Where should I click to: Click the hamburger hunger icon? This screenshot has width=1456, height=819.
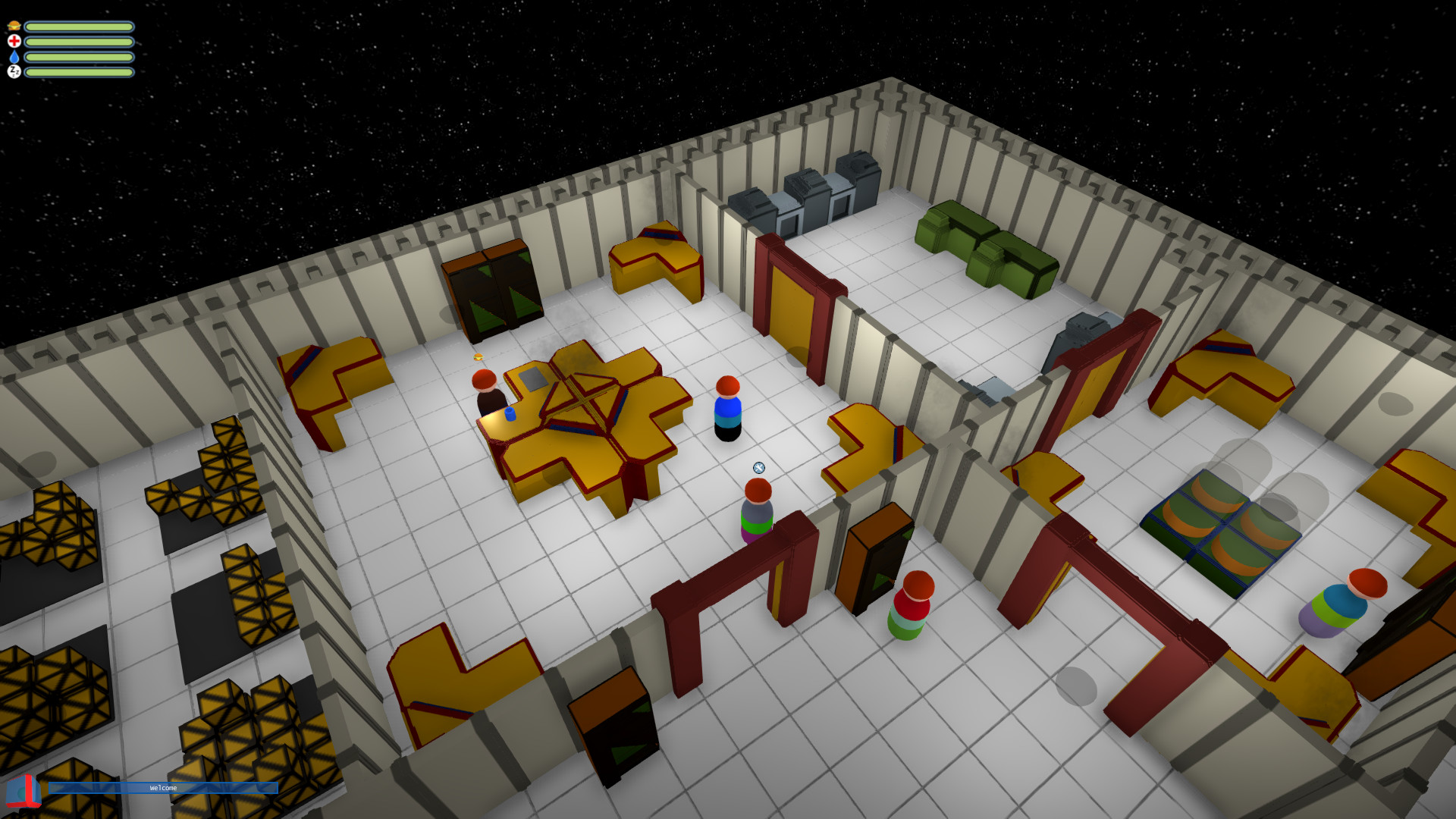pyautogui.click(x=14, y=26)
